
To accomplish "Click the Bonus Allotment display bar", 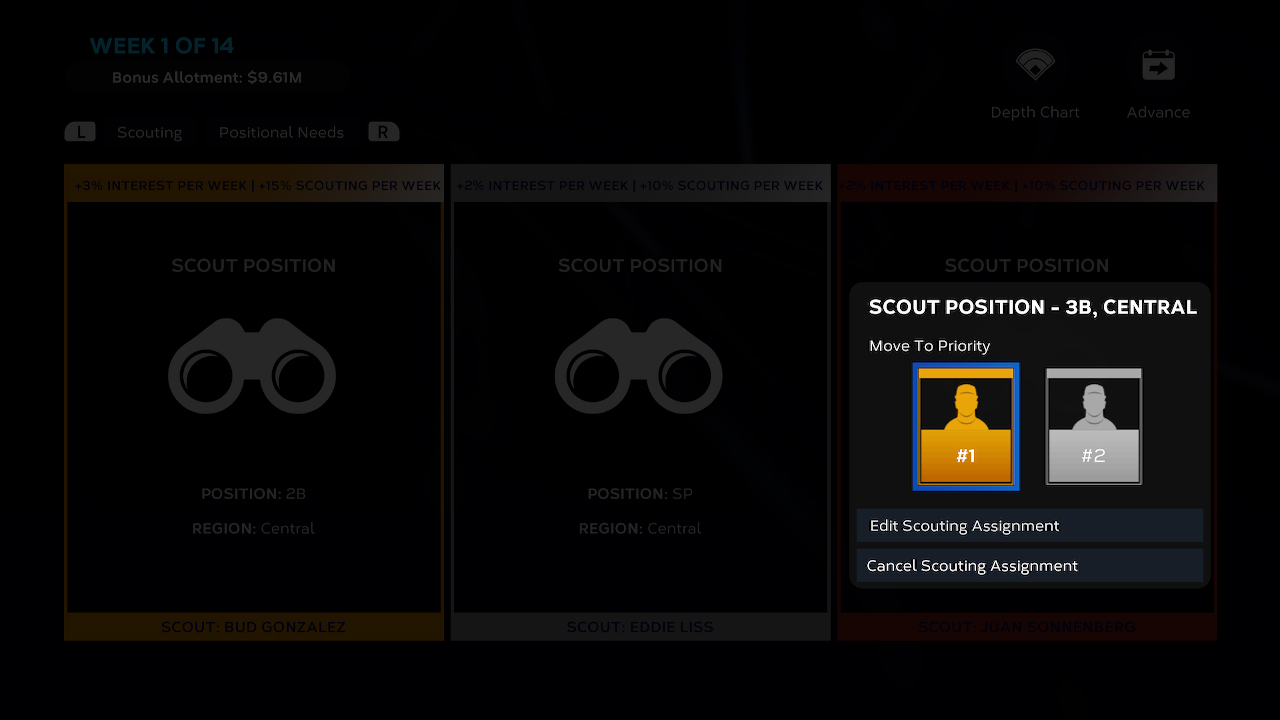I will click(x=207, y=77).
